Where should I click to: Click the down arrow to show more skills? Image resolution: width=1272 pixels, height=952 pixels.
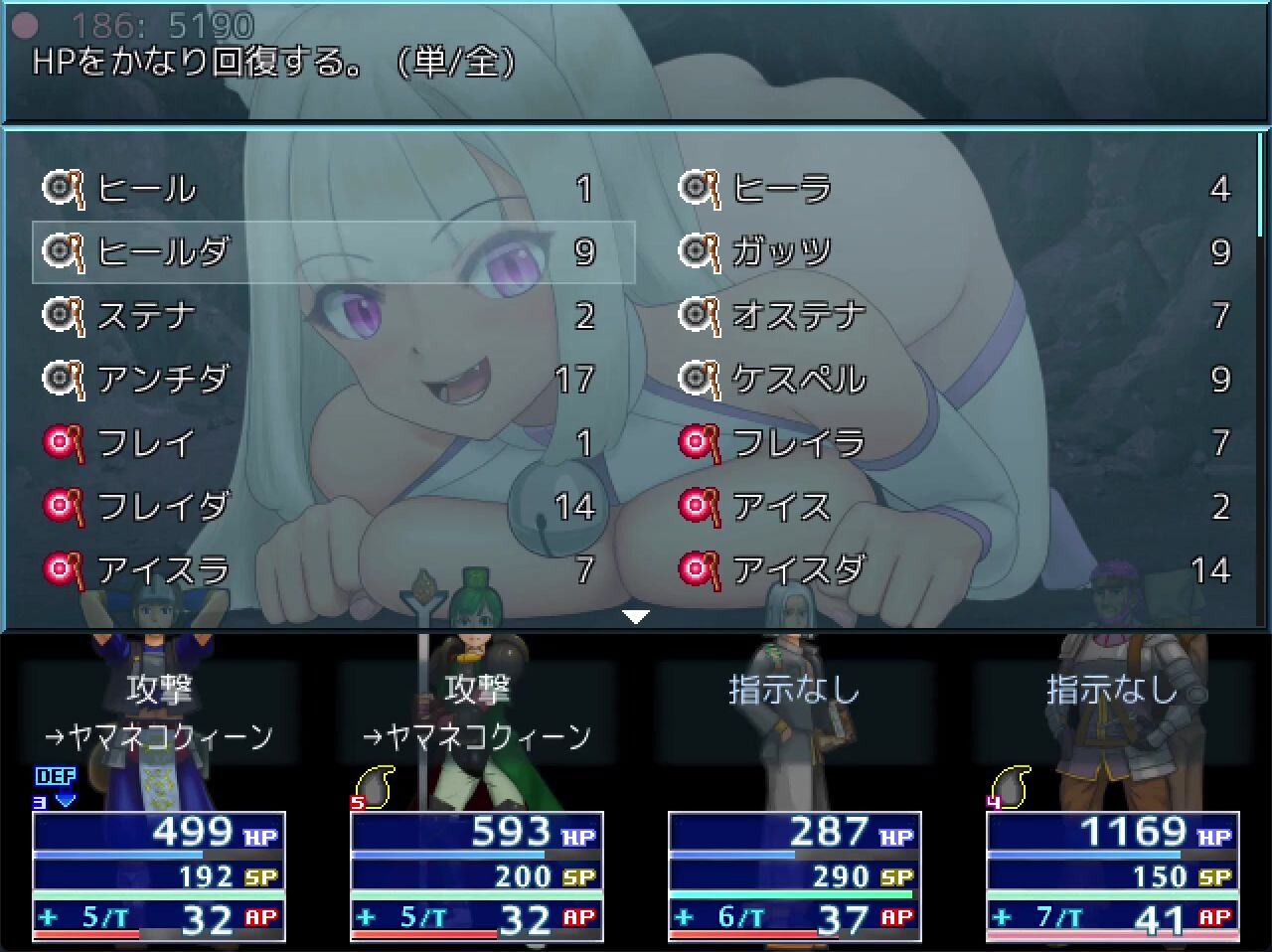(635, 617)
